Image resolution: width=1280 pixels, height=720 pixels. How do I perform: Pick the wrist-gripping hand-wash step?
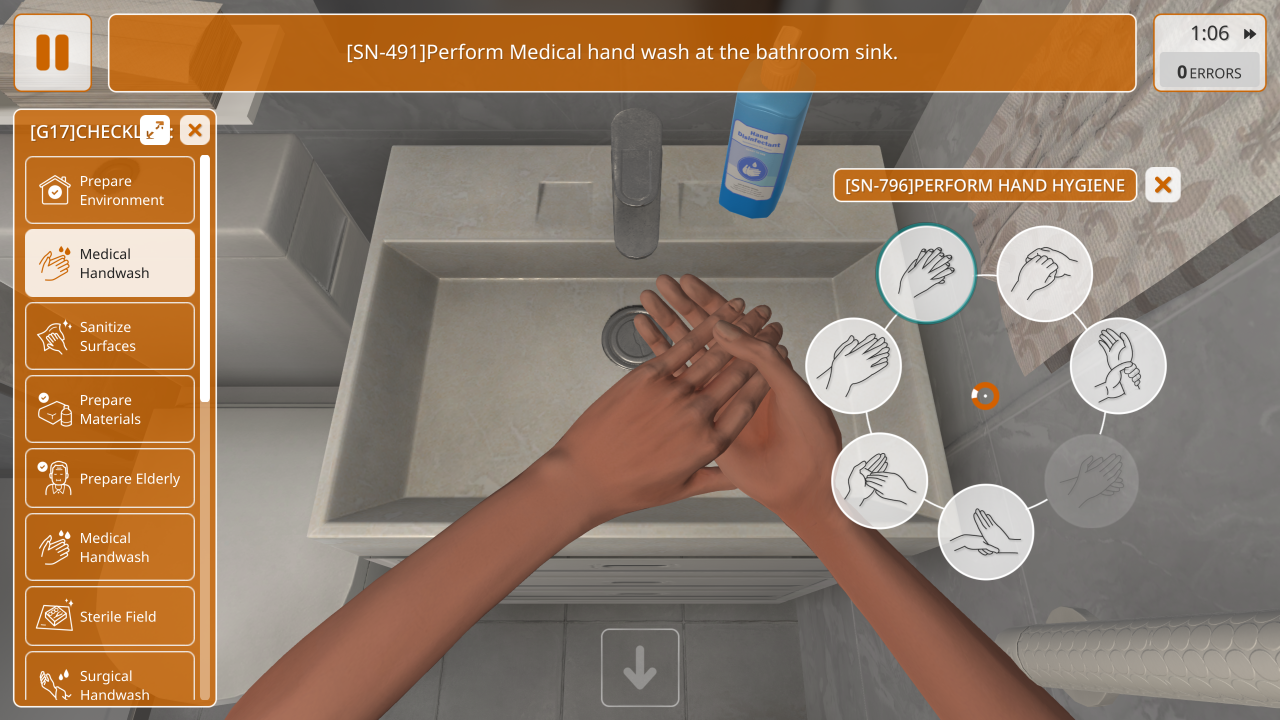tap(1118, 366)
